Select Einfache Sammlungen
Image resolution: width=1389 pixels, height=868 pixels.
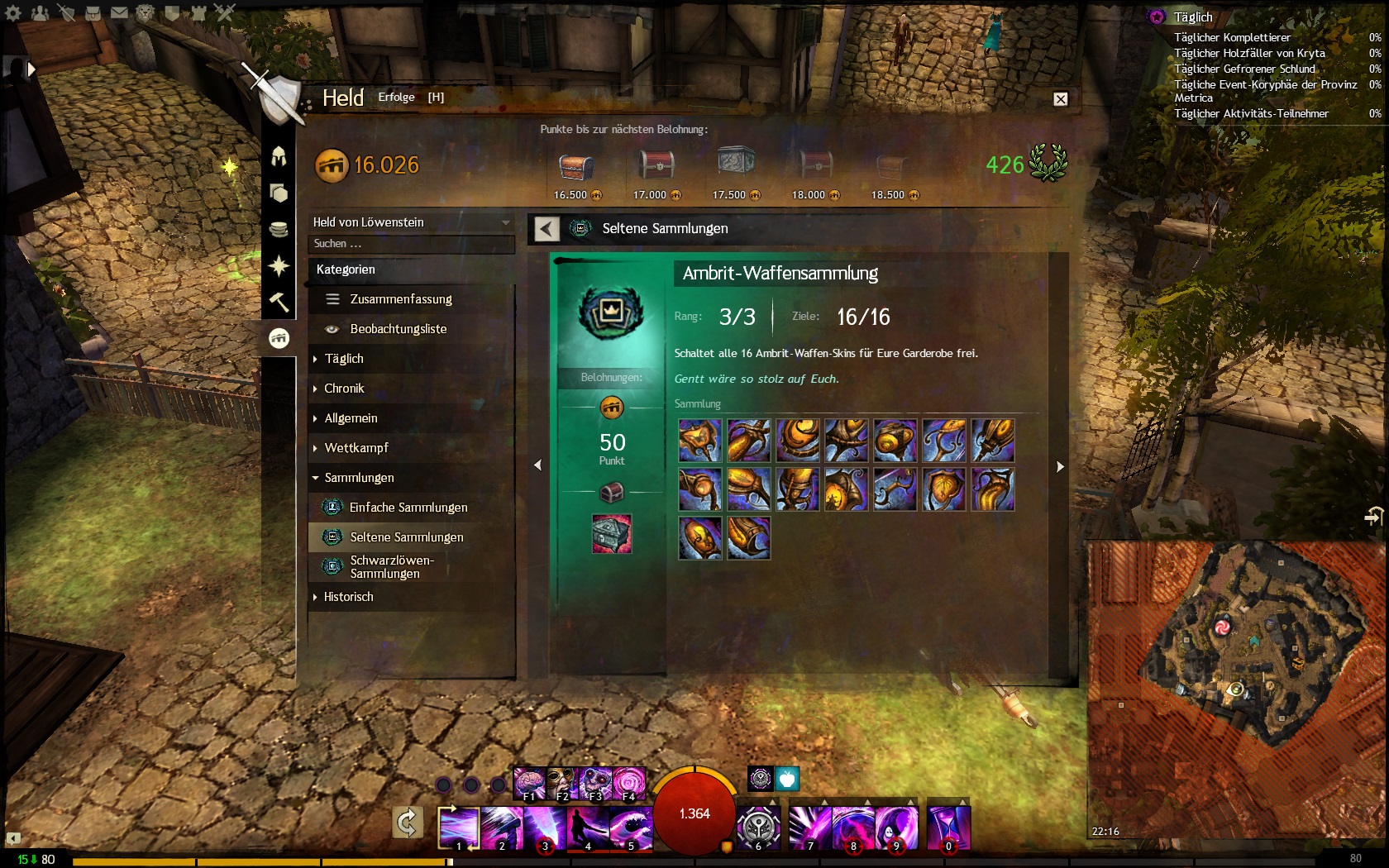click(x=408, y=508)
